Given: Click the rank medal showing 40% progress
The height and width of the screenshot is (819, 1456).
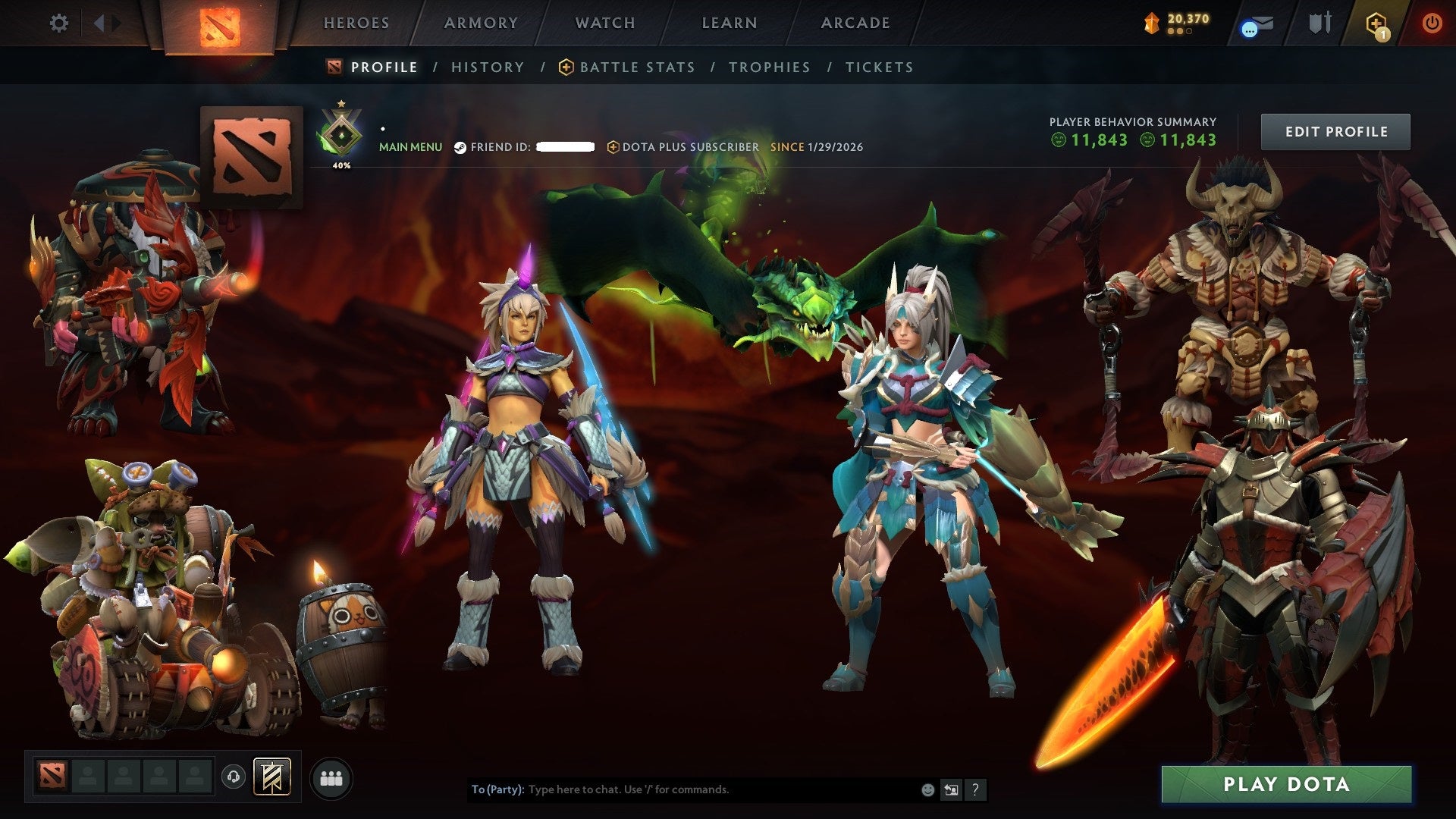Looking at the screenshot, I should (x=341, y=135).
